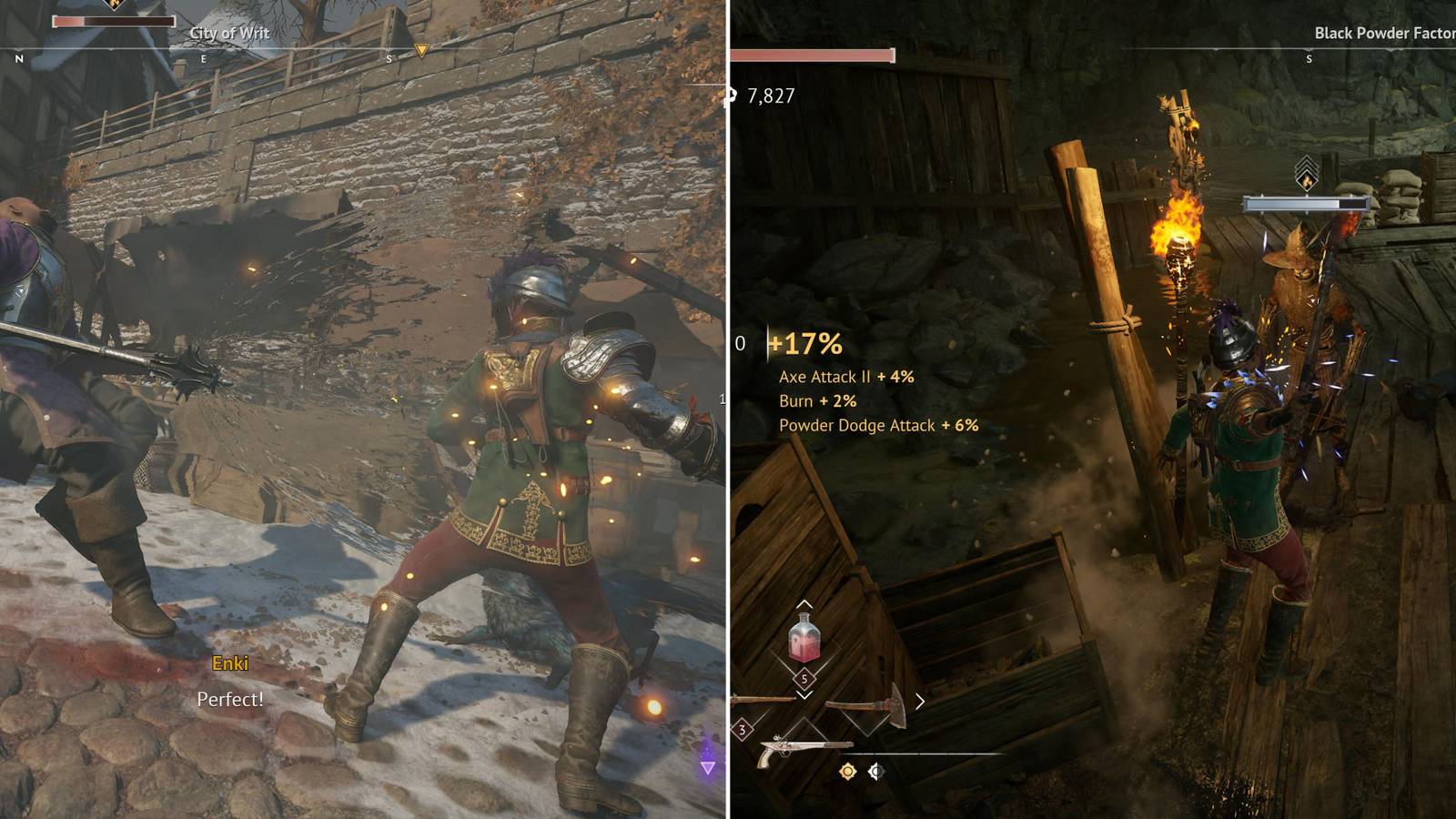
Task: Click the red health potion quick-slot
Action: [x=804, y=637]
